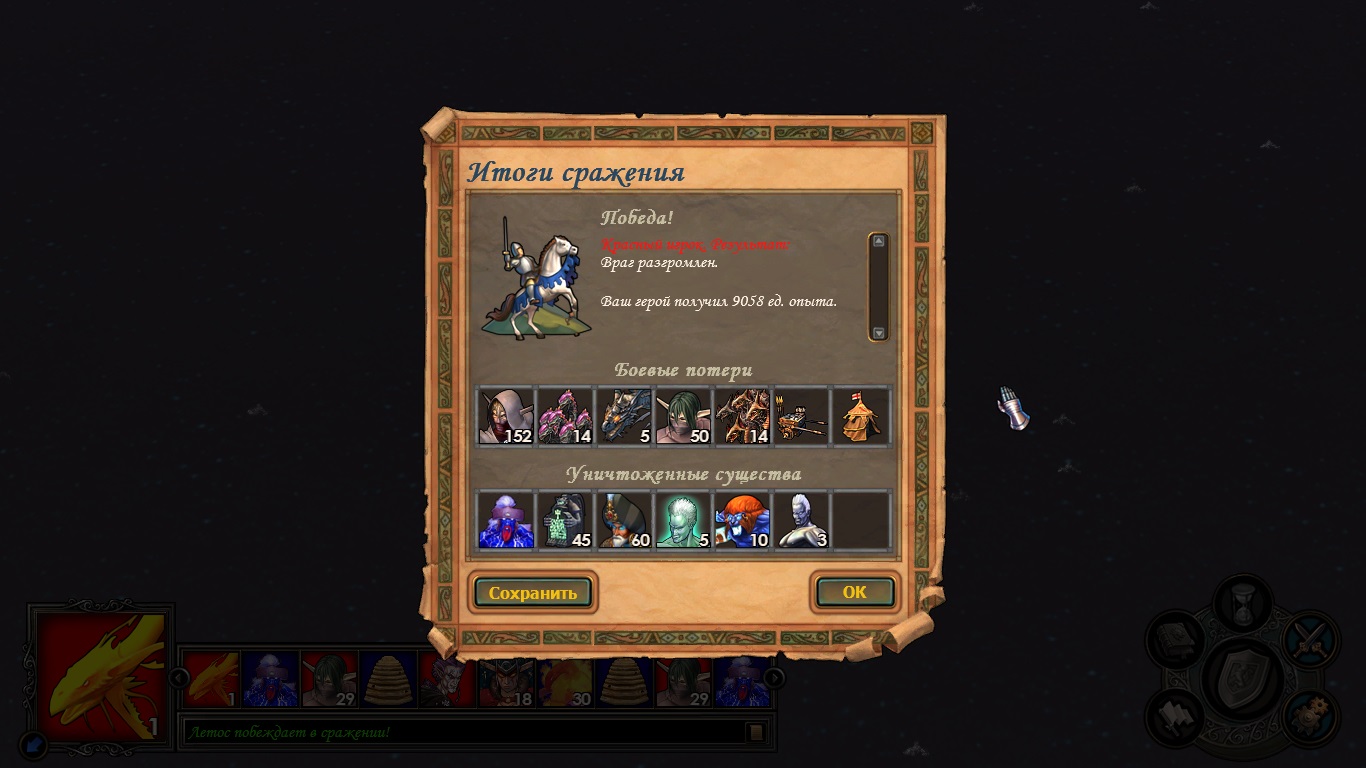Select the hooded assassin loss slot showing 152
Screen dimensions: 1366x768
tap(506, 416)
